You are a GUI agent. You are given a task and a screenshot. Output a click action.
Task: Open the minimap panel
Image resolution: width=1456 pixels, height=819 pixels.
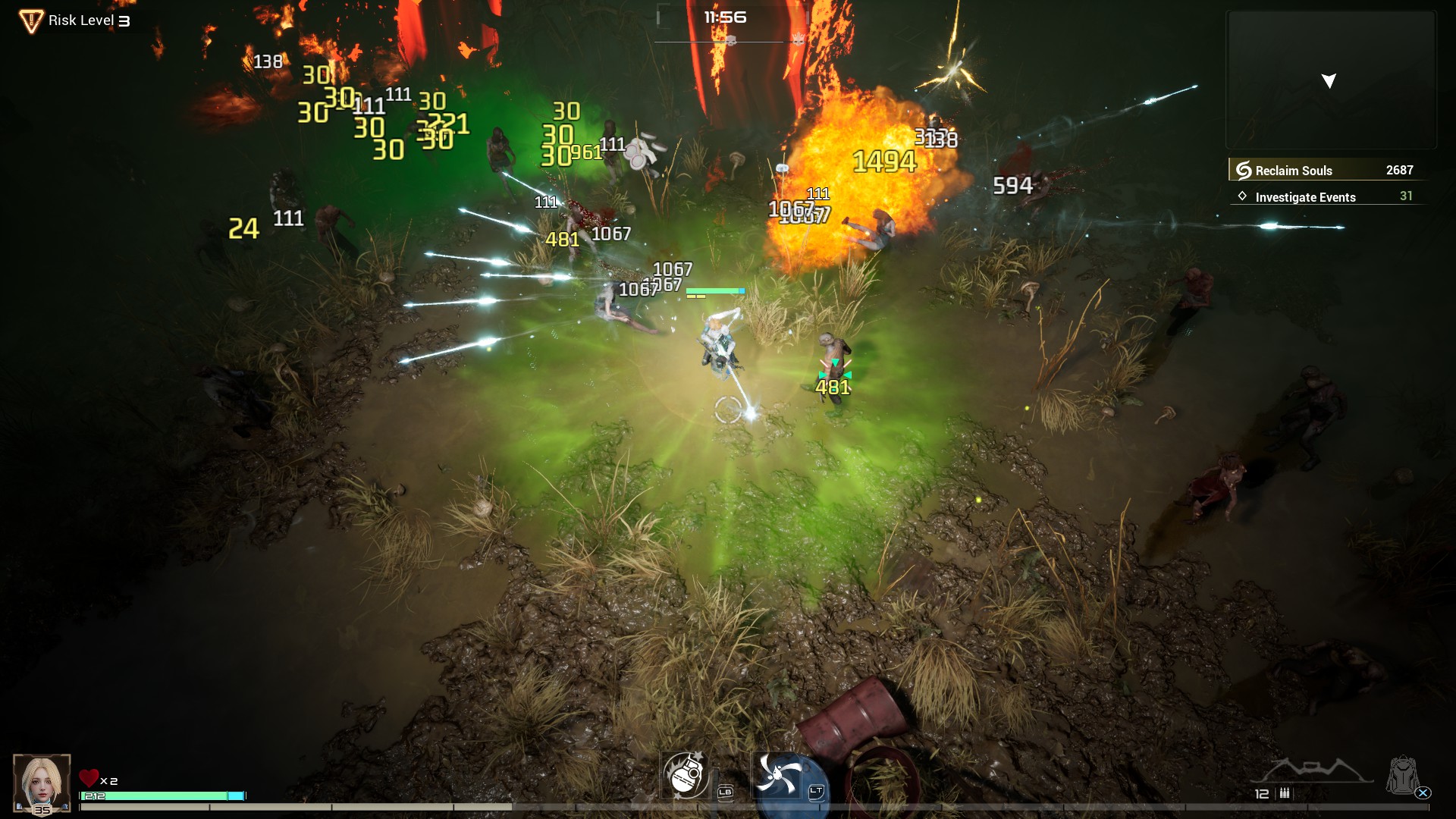point(1331,80)
